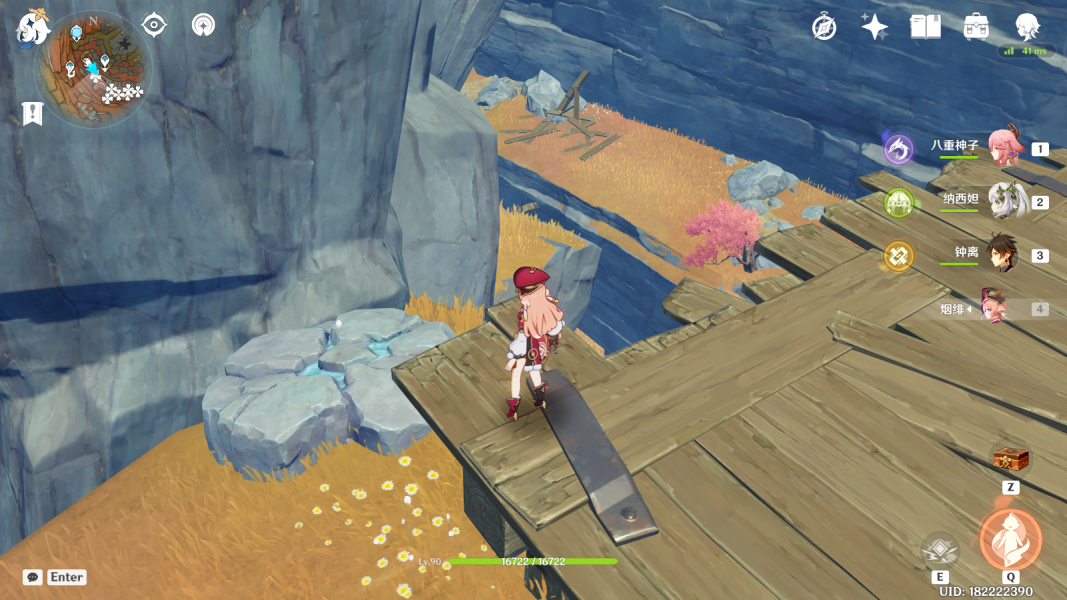This screenshot has height=600, width=1067.
Task: Activate the elemental skill icon
Action: point(940,549)
